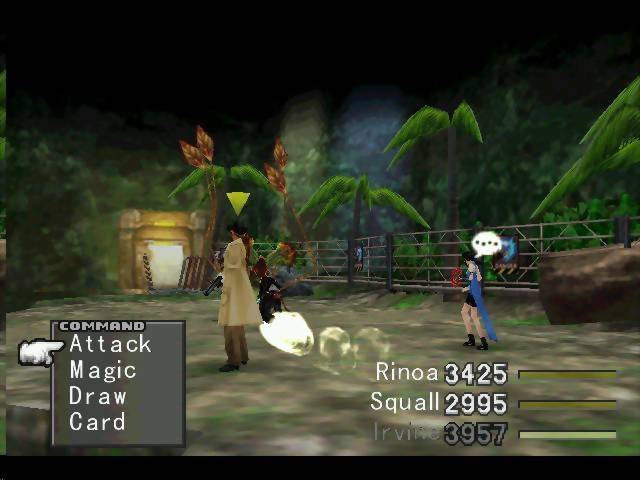This screenshot has width=640, height=480.
Task: Open the Card command
Action: [97, 422]
